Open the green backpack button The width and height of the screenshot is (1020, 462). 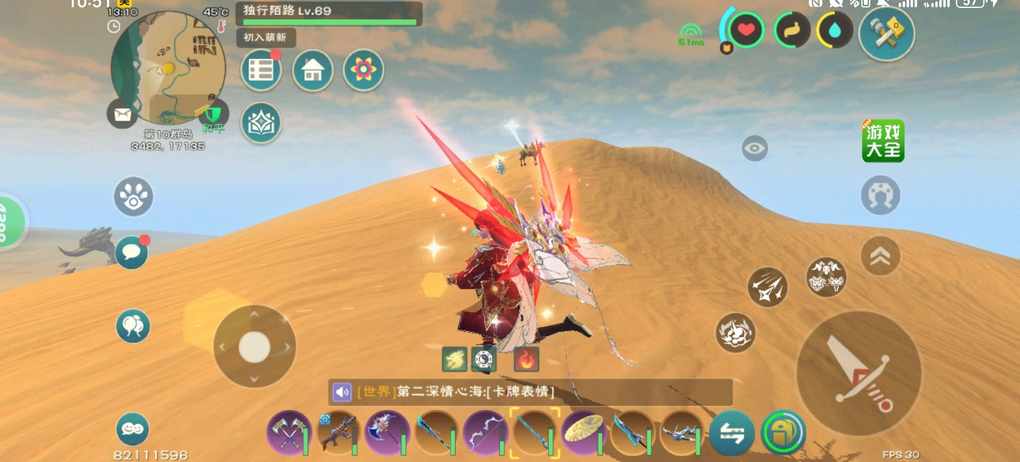(783, 433)
